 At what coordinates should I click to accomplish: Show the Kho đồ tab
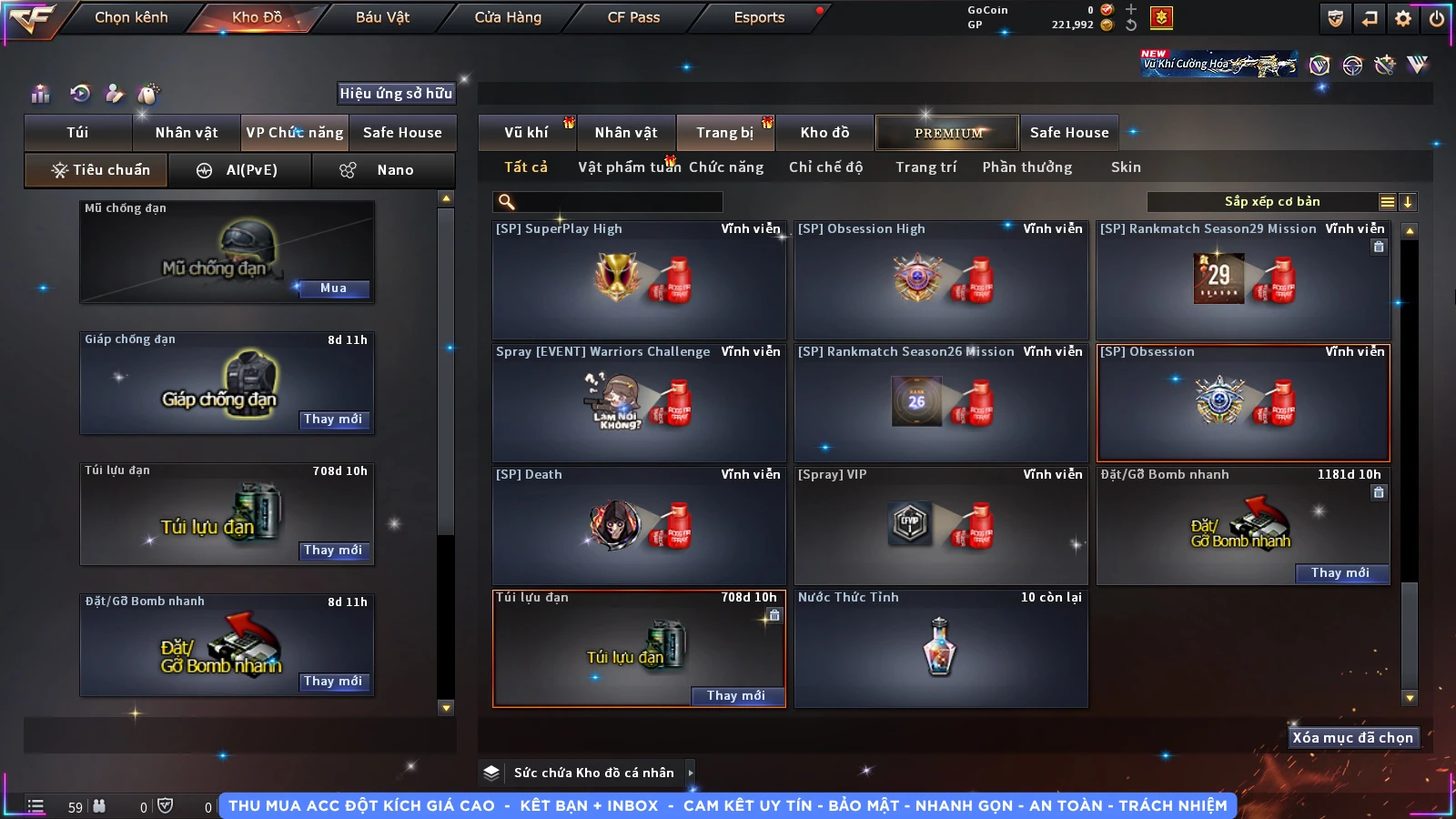pos(824,133)
